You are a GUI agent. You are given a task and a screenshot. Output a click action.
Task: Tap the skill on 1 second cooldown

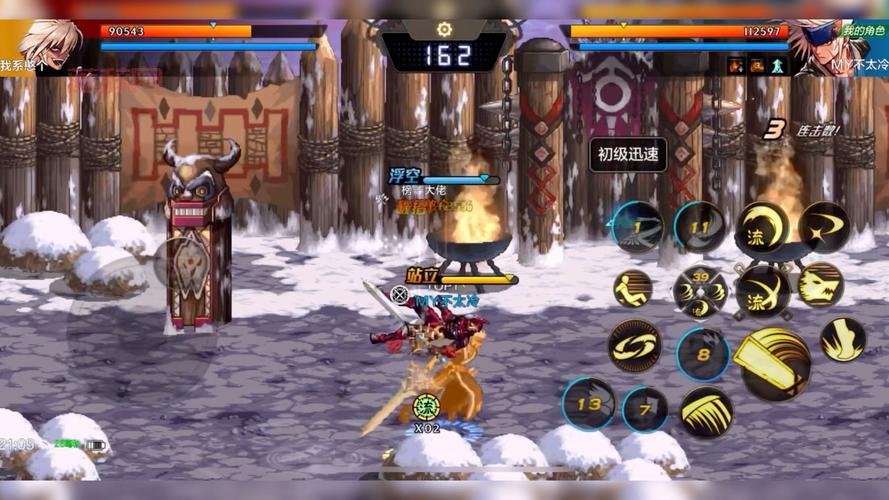(637, 227)
